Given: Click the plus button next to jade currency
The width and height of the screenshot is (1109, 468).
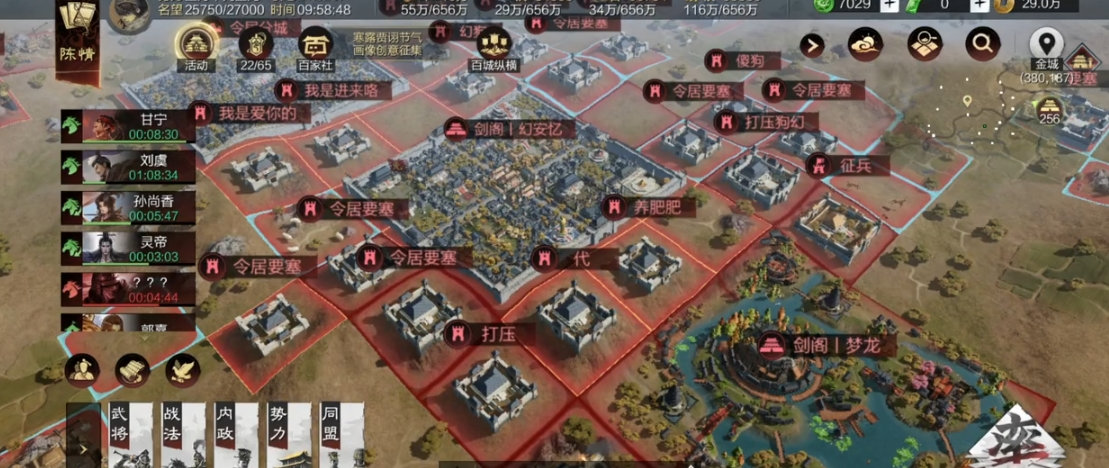Looking at the screenshot, I should (x=888, y=5).
